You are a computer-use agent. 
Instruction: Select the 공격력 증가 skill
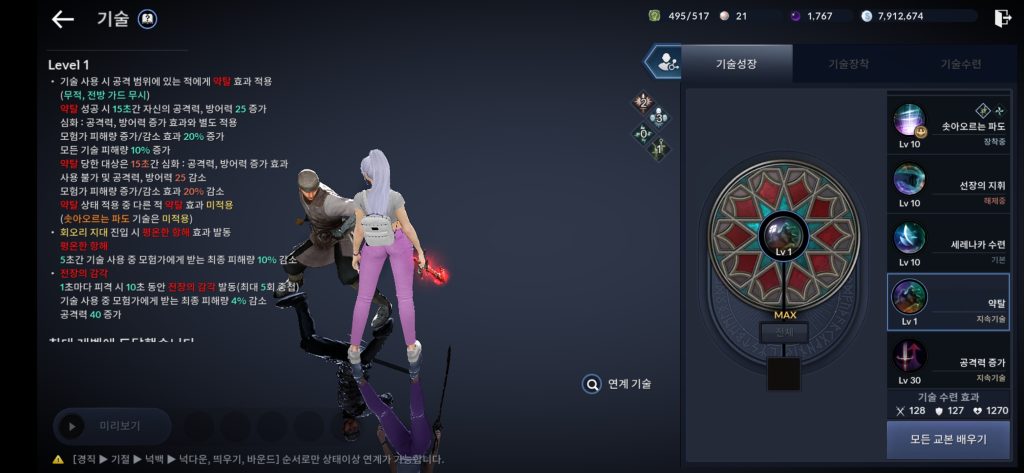tap(947, 361)
